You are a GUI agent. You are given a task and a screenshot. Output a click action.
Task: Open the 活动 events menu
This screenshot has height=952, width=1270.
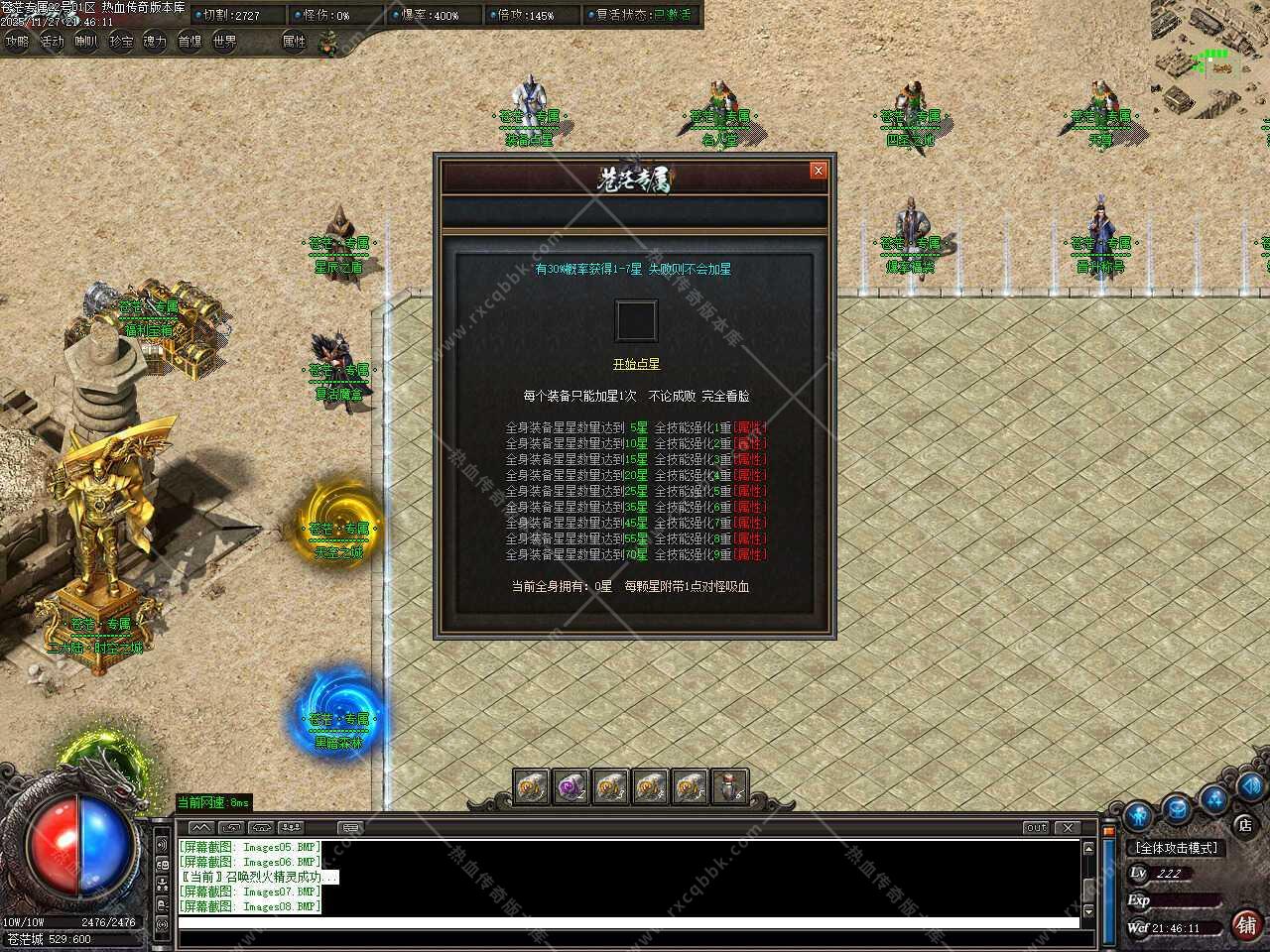point(52,42)
